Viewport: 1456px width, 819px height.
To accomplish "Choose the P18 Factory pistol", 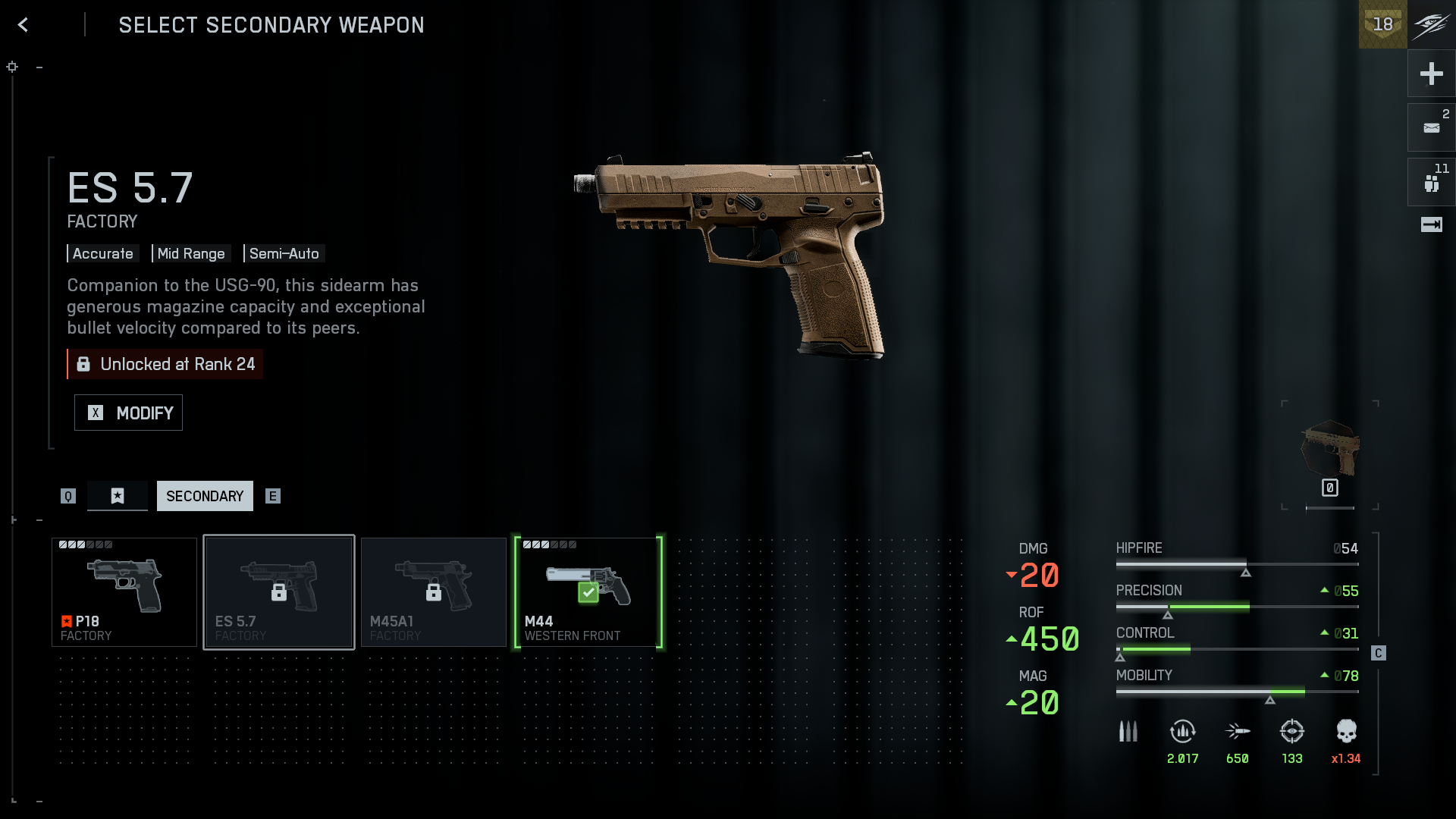I will point(124,592).
